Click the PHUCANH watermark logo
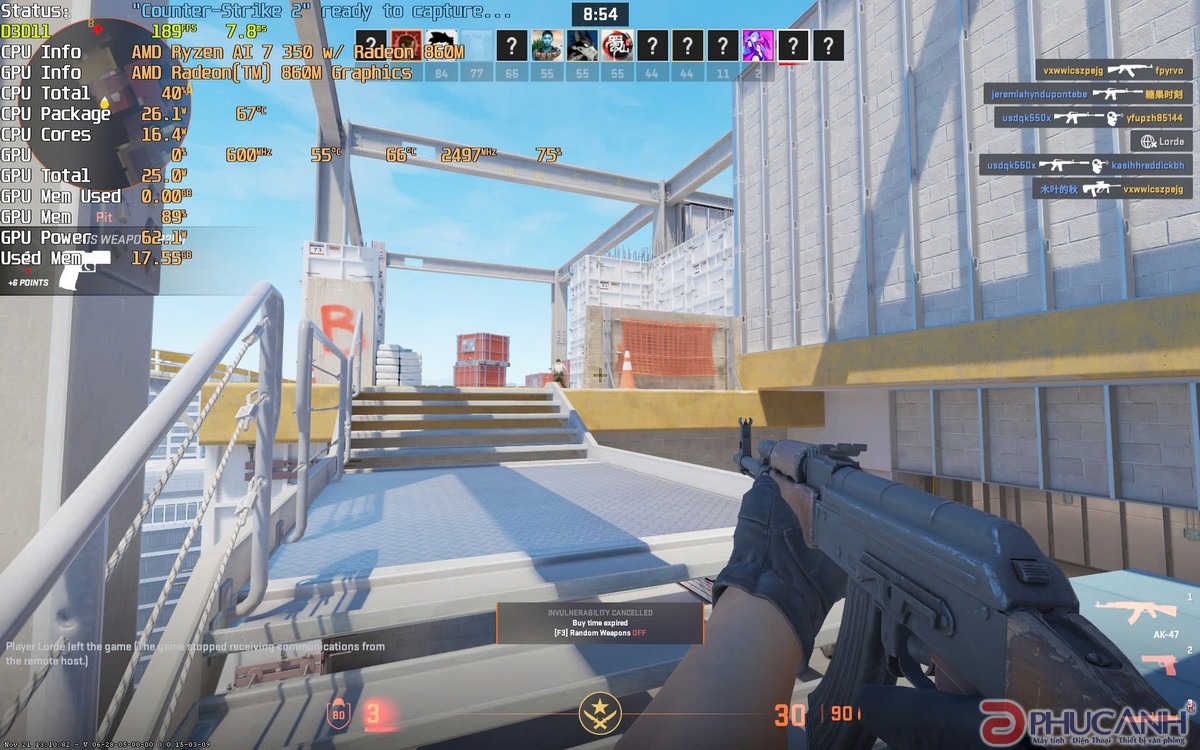 pyautogui.click(x=1084, y=721)
